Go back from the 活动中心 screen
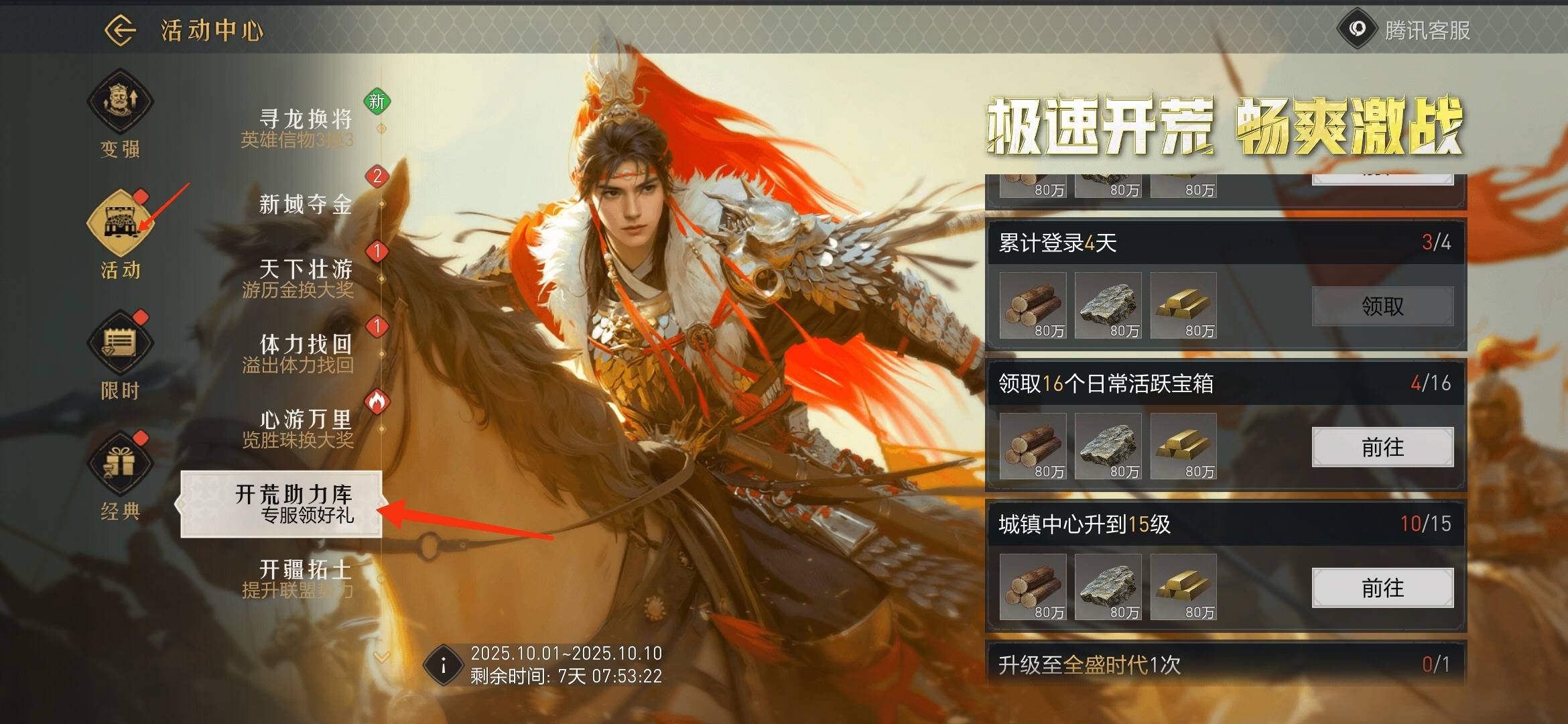This screenshot has width=1568, height=724. [121, 30]
